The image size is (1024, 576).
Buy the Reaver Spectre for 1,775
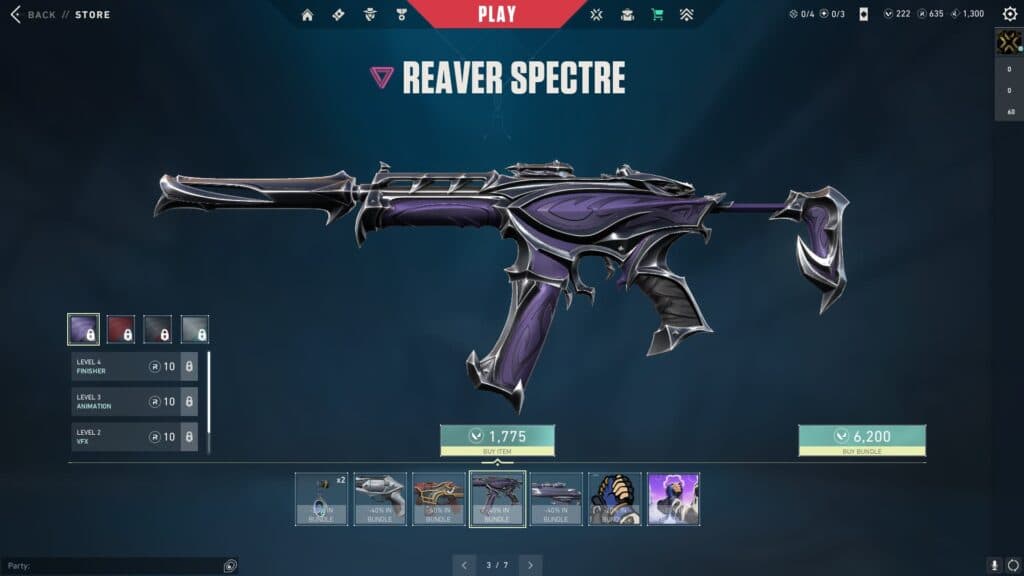tap(497, 440)
